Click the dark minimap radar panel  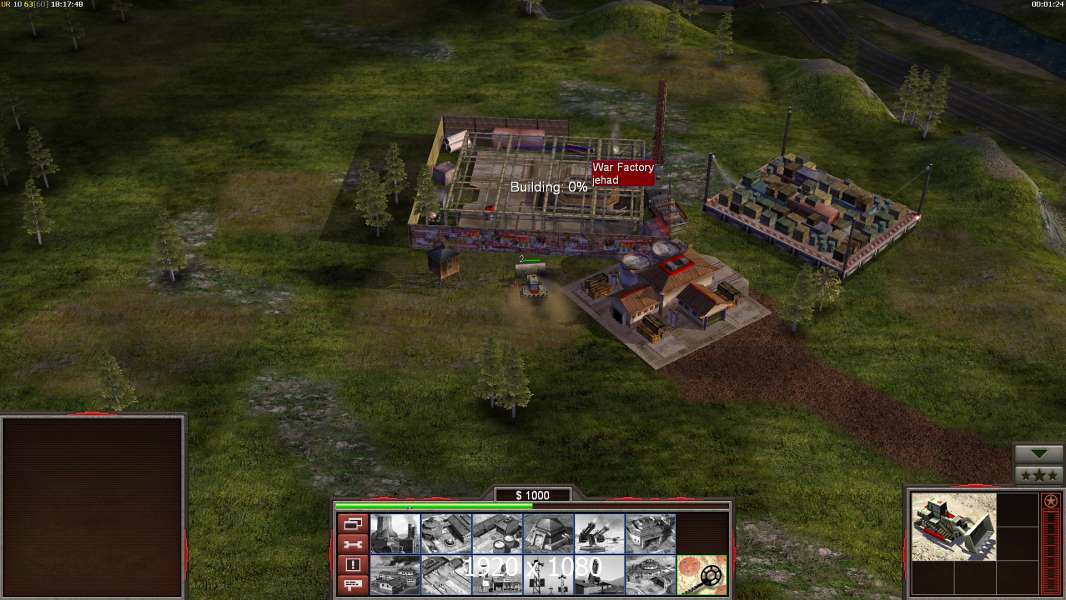click(93, 507)
